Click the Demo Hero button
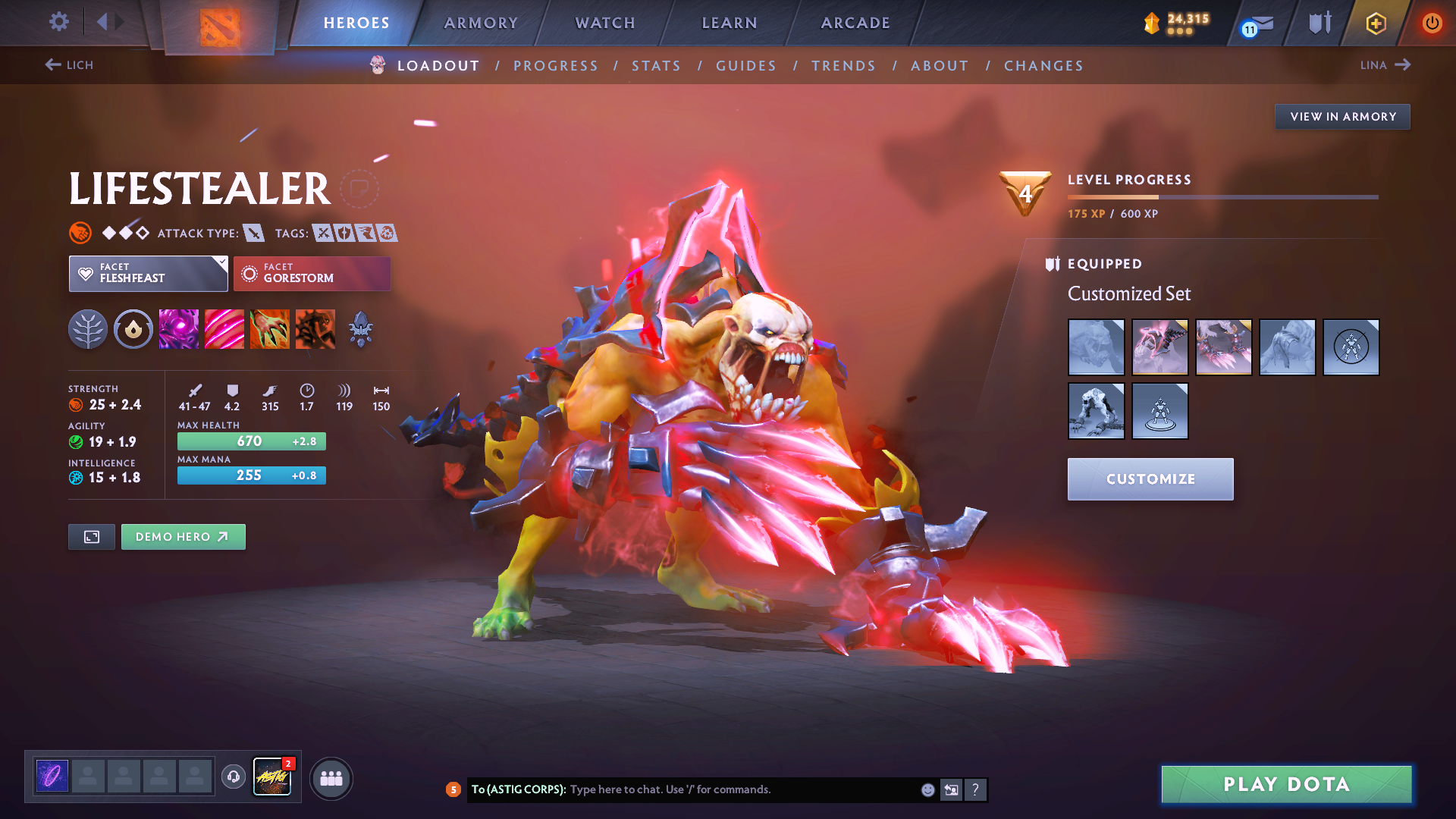1456x819 pixels. 183,536
